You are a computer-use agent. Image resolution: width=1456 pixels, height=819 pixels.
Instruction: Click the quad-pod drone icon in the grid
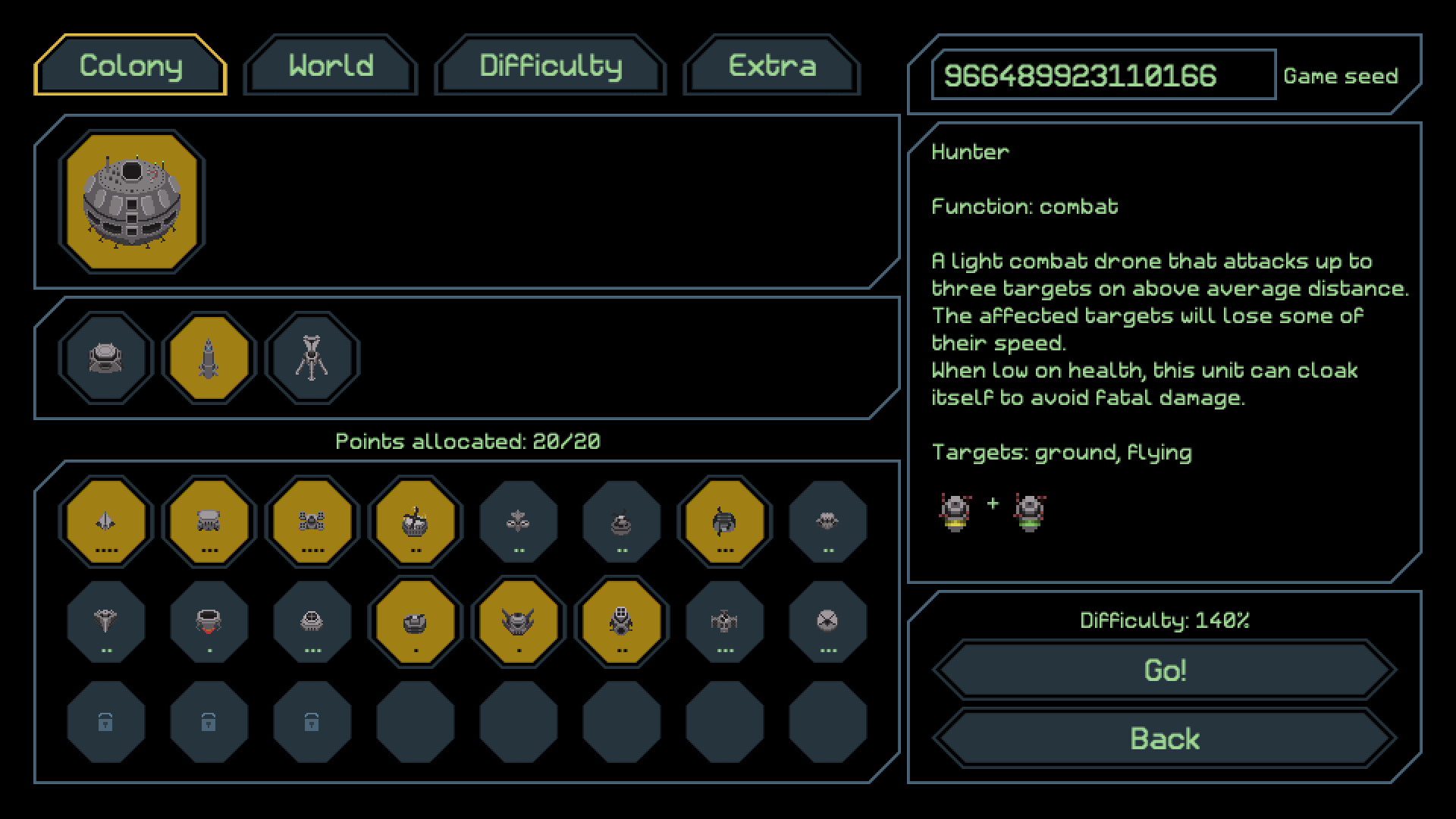pyautogui.click(x=312, y=519)
